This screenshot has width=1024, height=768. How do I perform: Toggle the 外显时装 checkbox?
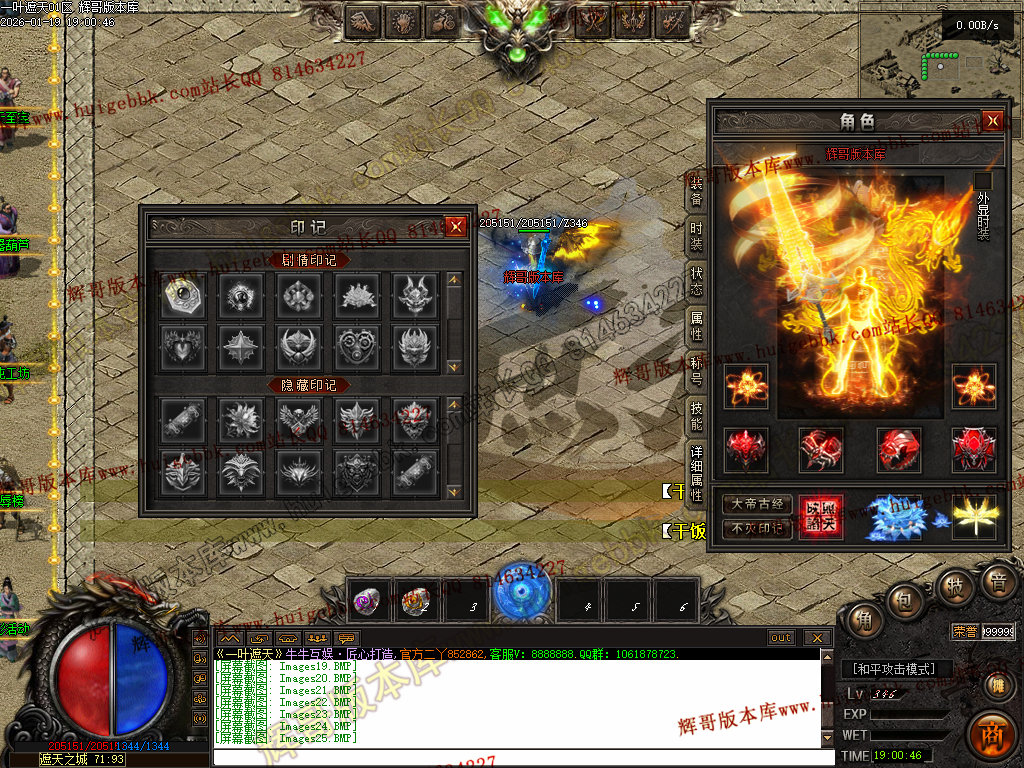tap(983, 181)
